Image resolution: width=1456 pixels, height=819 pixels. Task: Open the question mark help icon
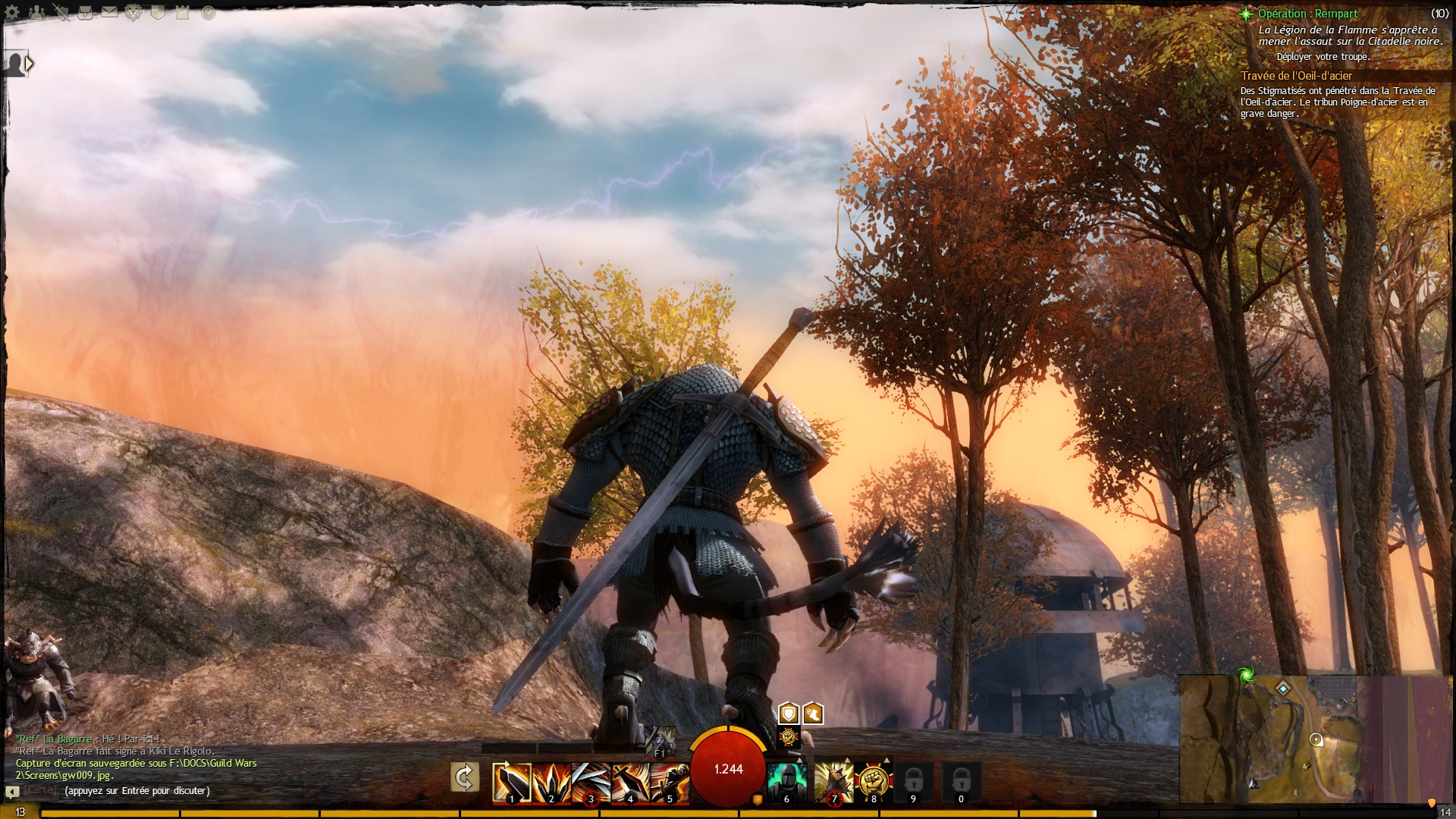pyautogui.click(x=208, y=12)
